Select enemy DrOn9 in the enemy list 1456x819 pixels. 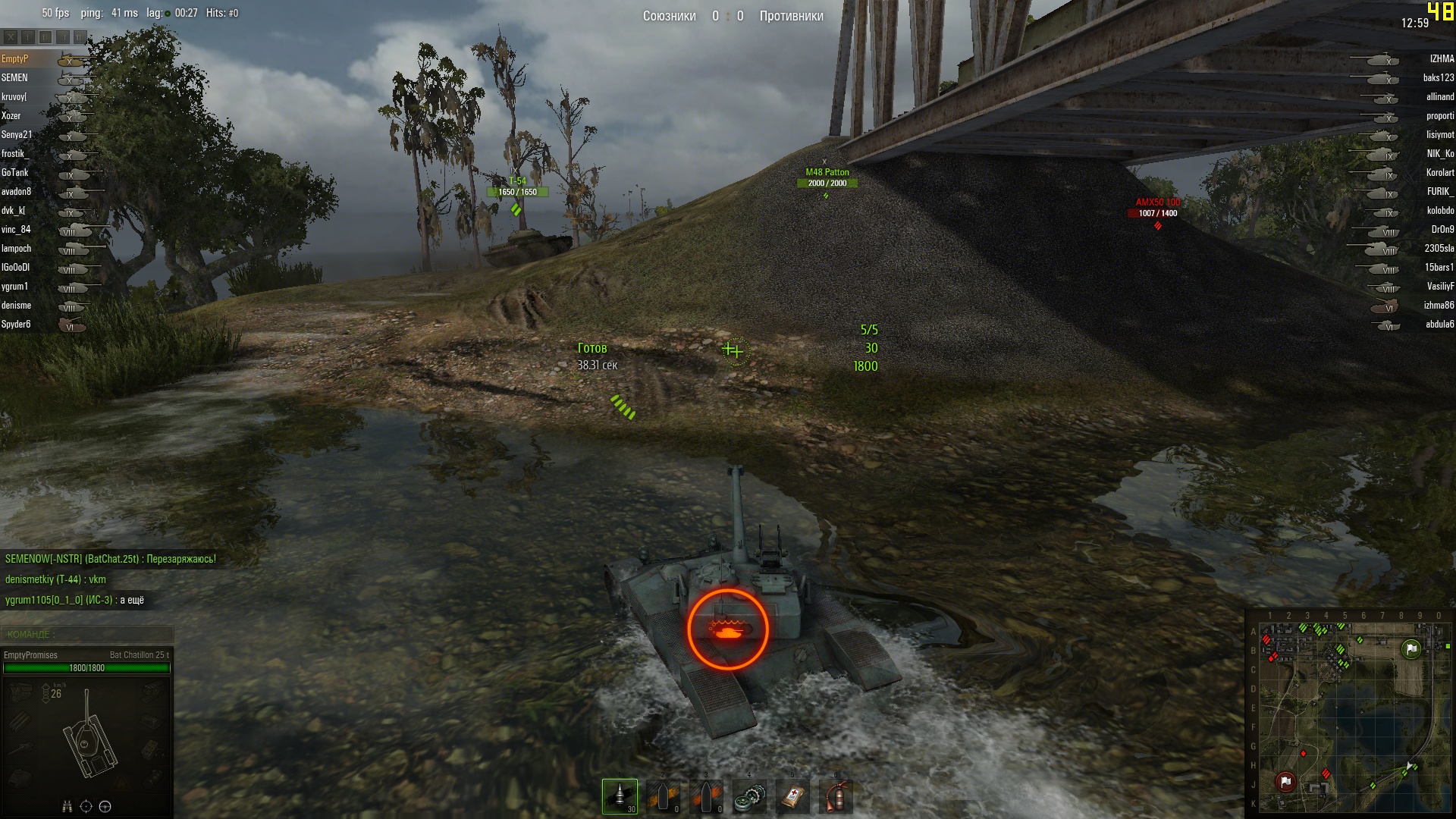1442,230
